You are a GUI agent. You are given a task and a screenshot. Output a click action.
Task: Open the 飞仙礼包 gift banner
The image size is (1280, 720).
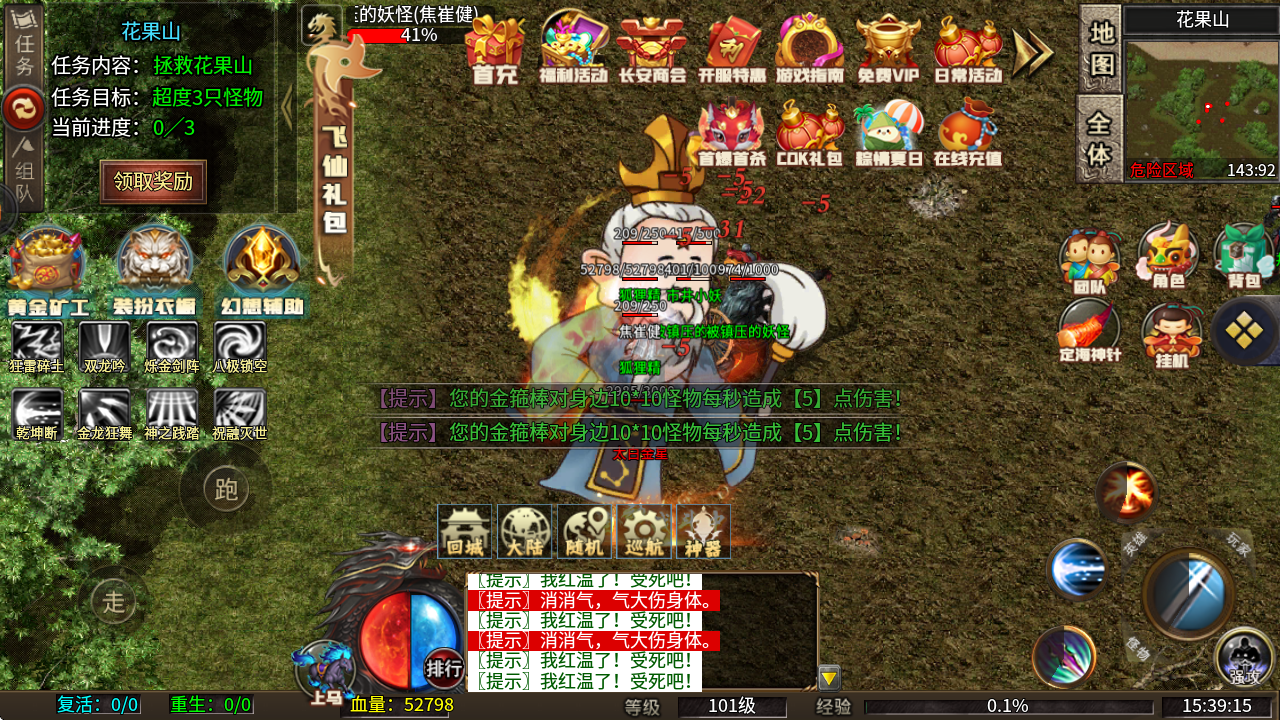334,150
